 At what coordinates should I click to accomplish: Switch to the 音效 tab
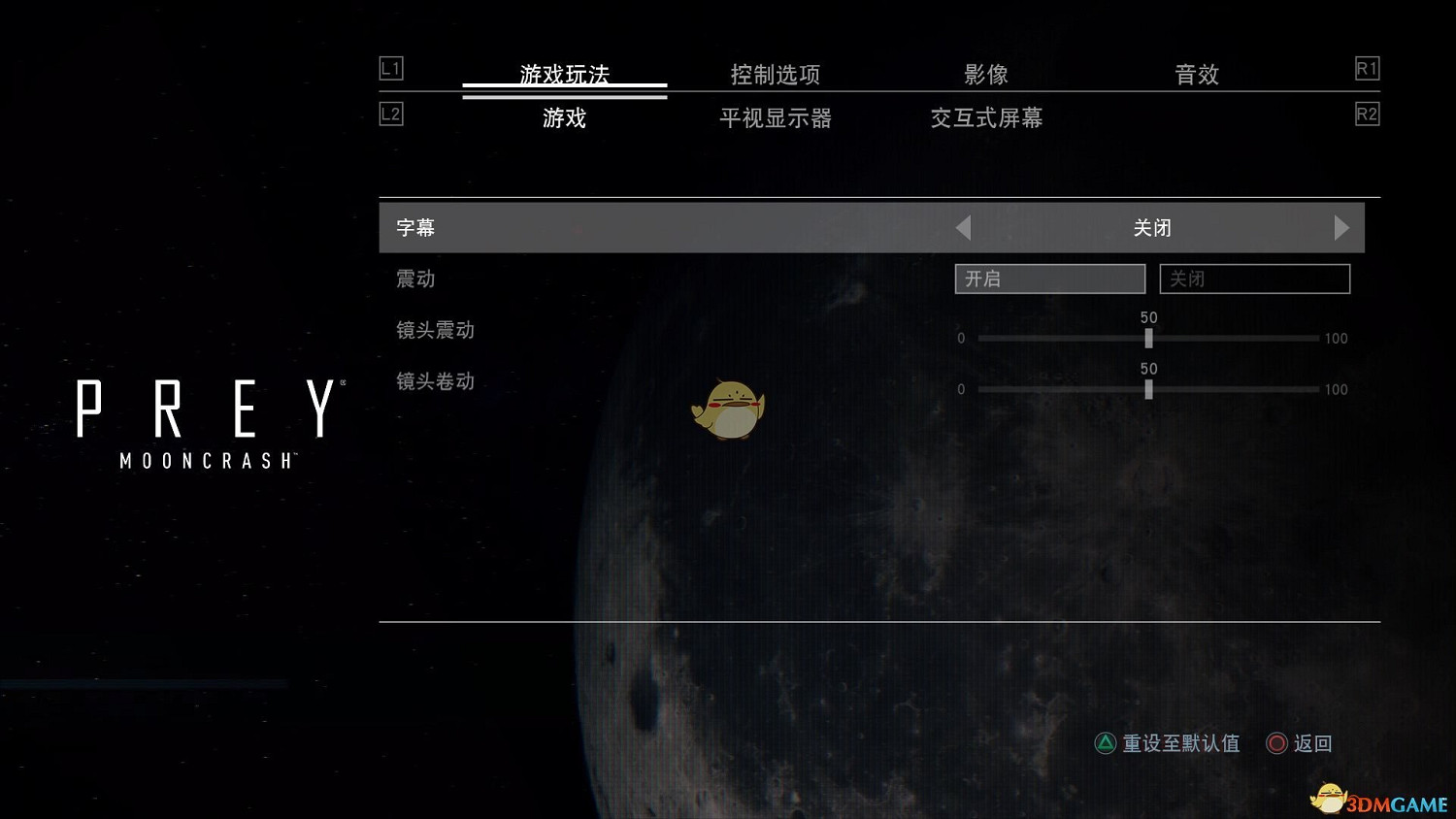point(1197,74)
